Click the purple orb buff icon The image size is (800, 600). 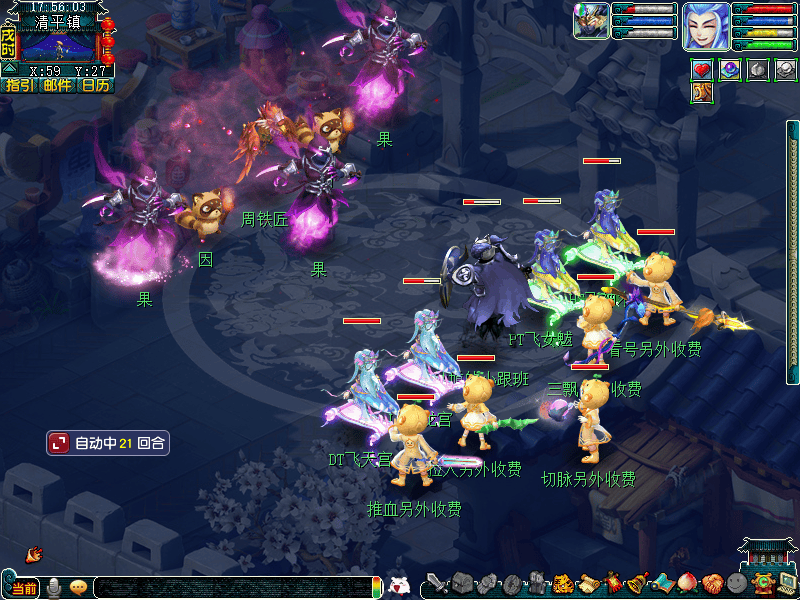(x=730, y=70)
